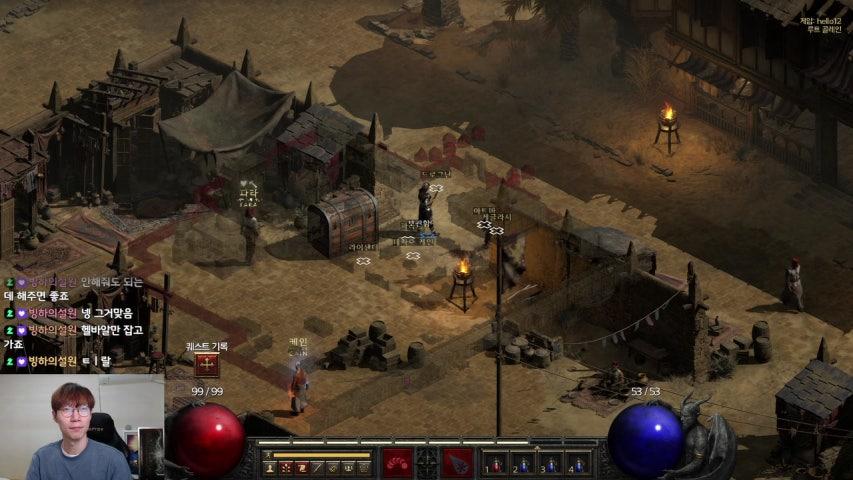
Task: Select the right mouse button skill icon
Action: 459,462
